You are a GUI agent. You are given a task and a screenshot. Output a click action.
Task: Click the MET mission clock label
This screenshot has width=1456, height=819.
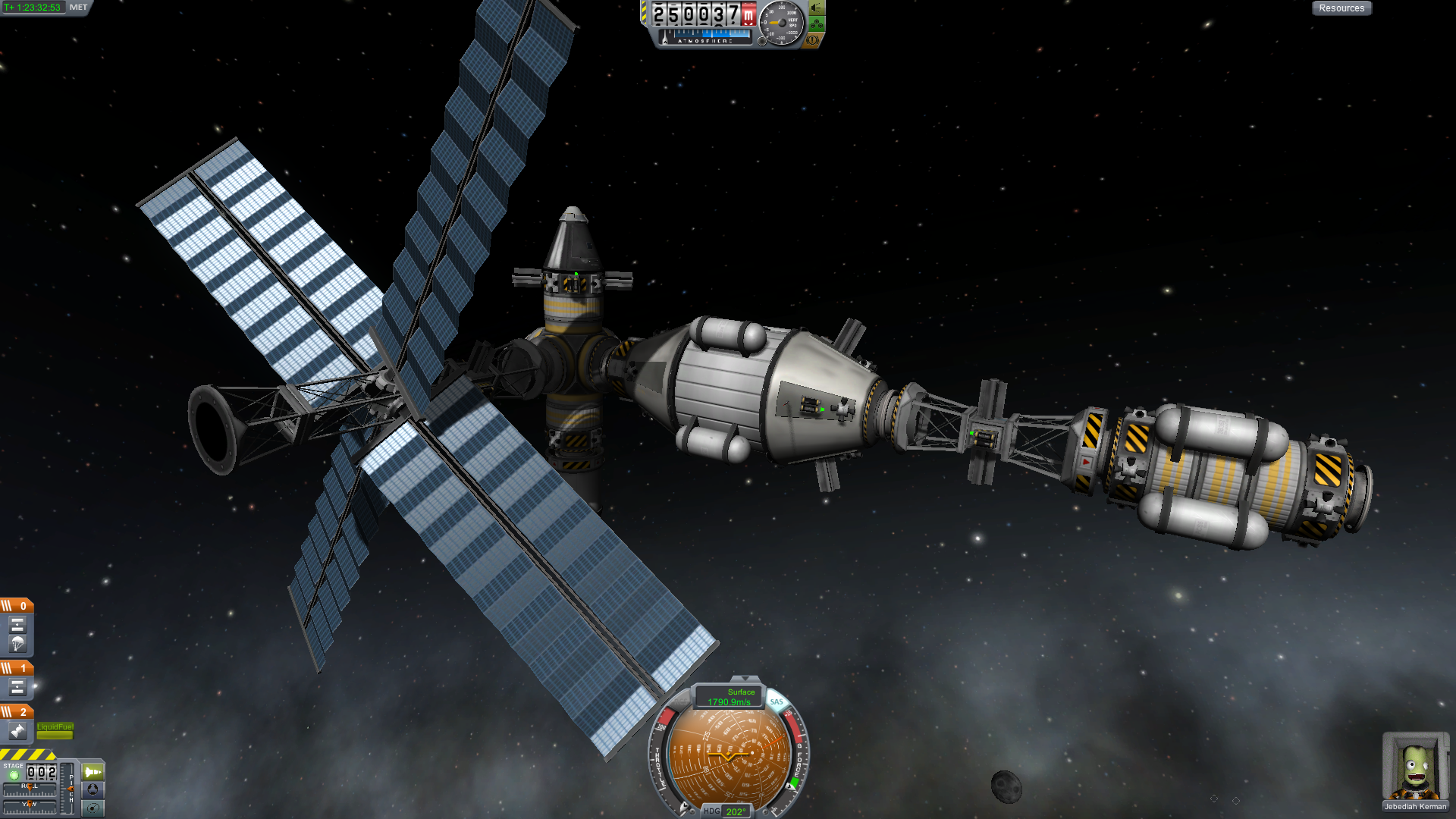click(x=78, y=8)
